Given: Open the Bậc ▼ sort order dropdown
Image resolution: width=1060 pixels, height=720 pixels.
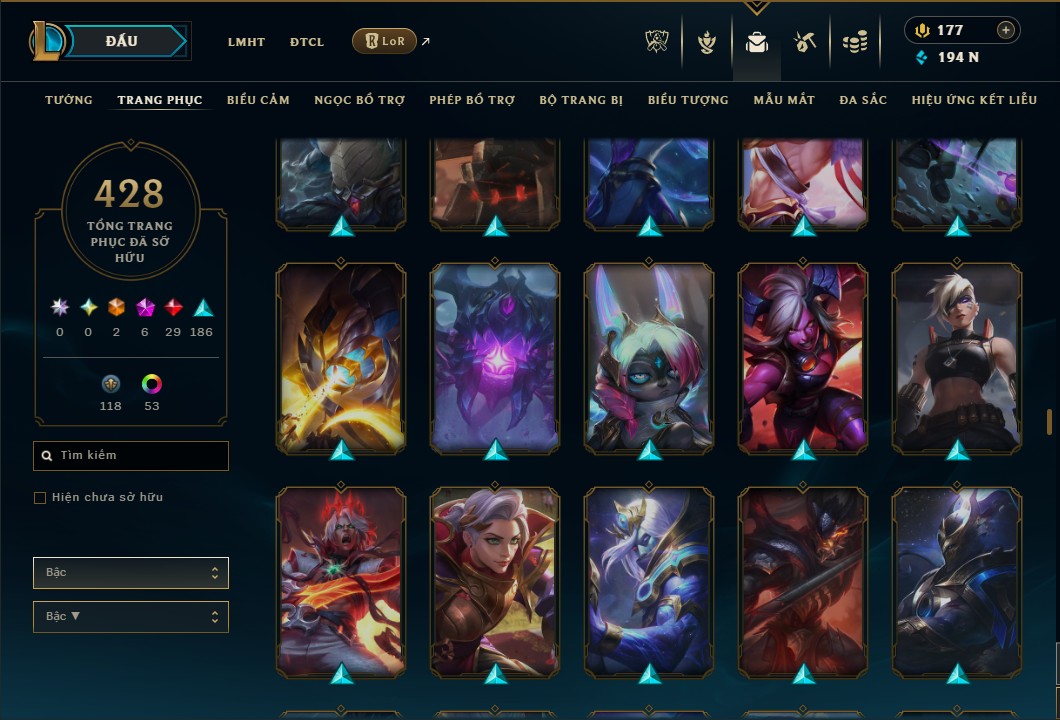Looking at the screenshot, I should (x=131, y=617).
